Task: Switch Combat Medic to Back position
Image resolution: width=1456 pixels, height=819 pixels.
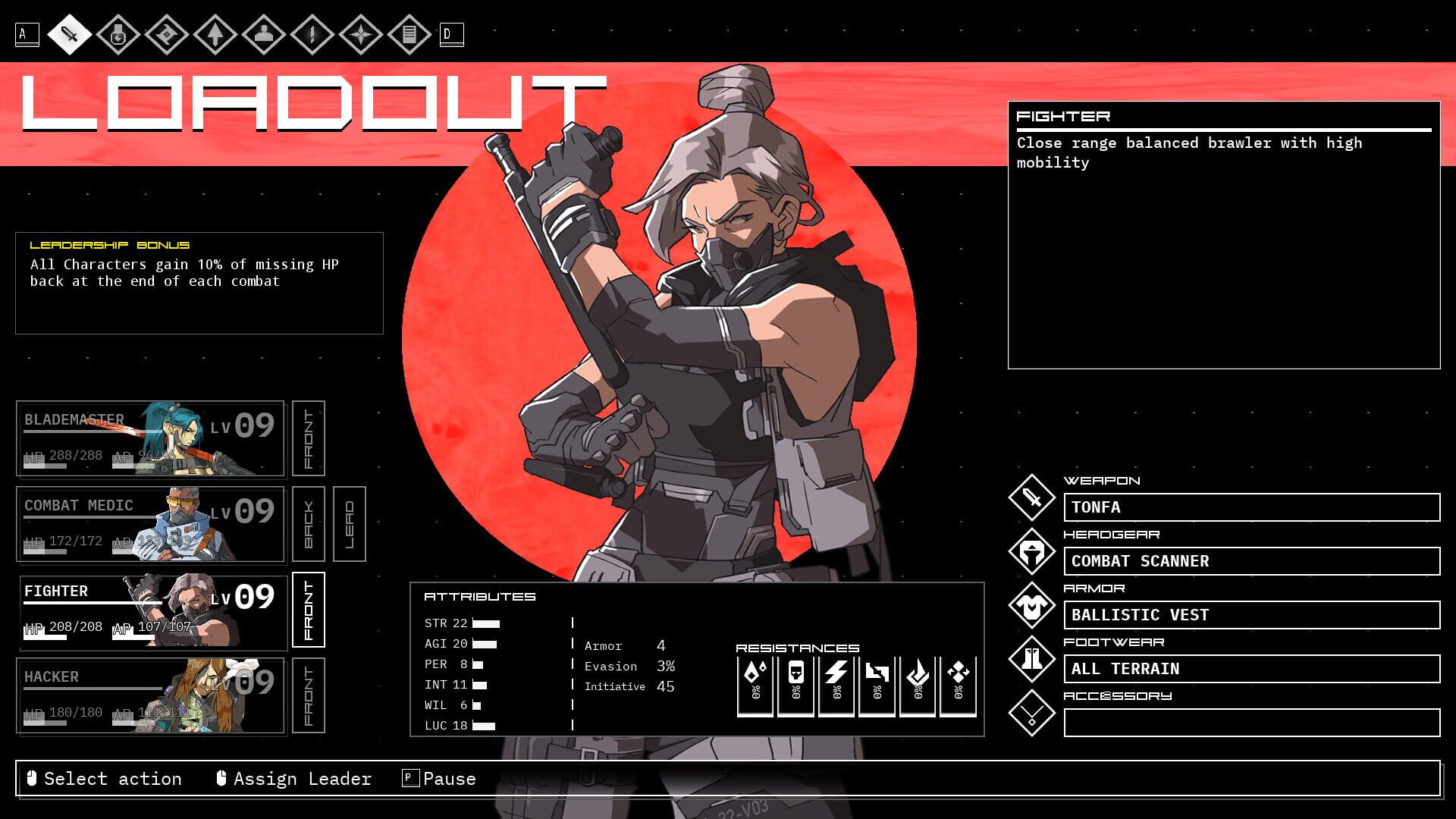Action: click(308, 523)
